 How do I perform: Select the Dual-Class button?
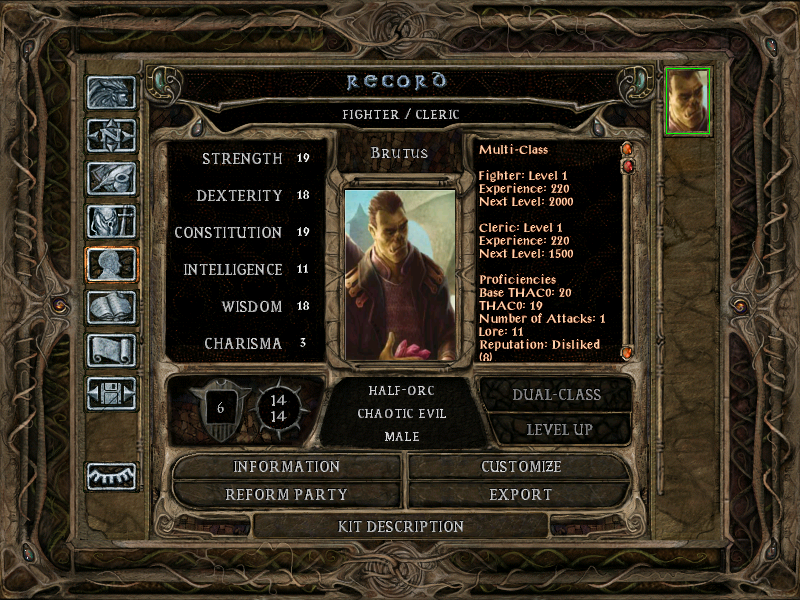pyautogui.click(x=556, y=395)
